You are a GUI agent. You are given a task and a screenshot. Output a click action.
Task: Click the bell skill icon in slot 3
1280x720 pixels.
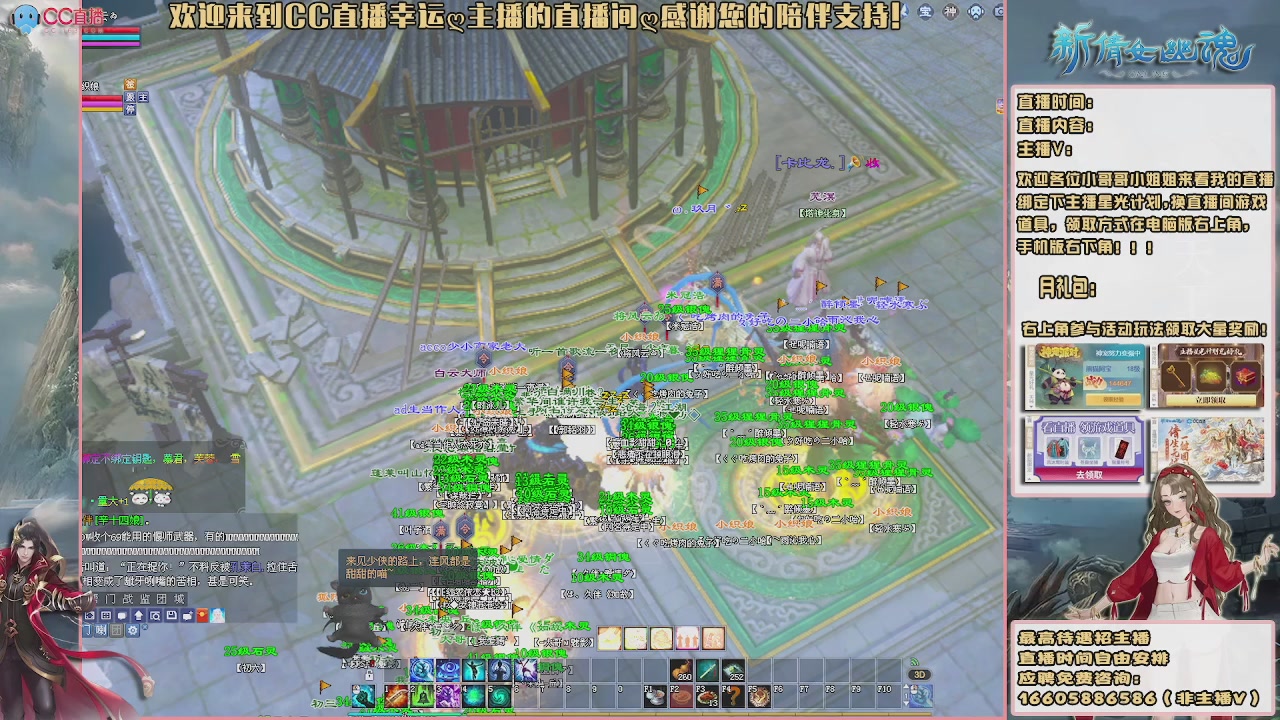click(422, 697)
